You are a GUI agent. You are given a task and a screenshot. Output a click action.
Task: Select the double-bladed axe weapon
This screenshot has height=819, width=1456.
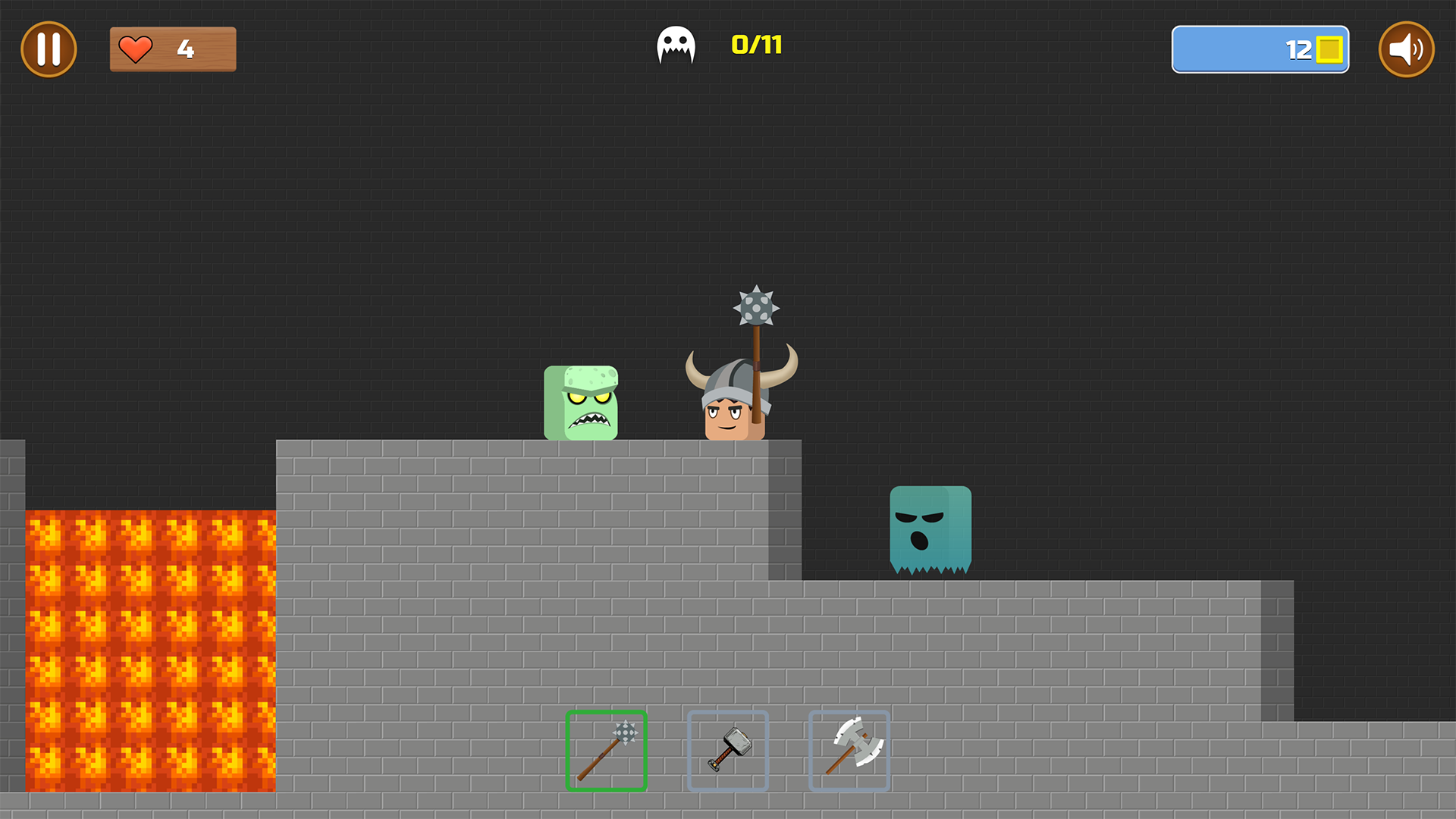(x=849, y=751)
